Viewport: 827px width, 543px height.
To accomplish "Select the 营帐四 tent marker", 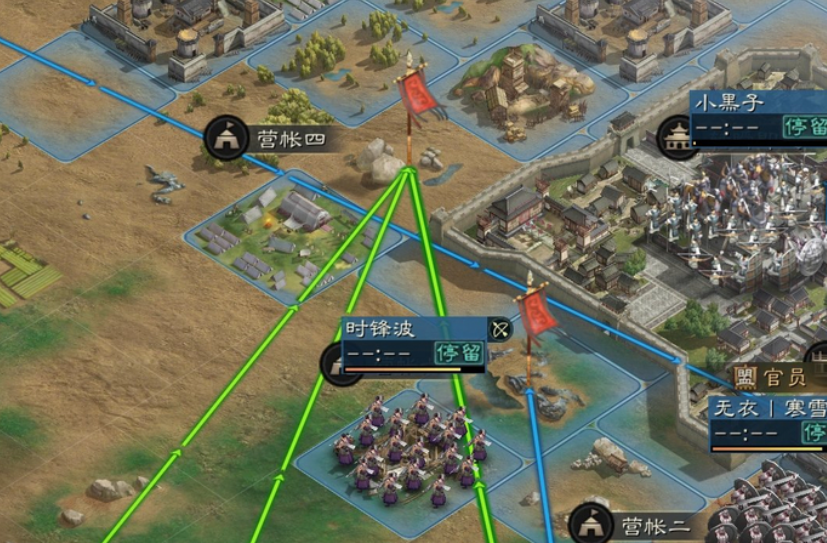I will pos(226,137).
